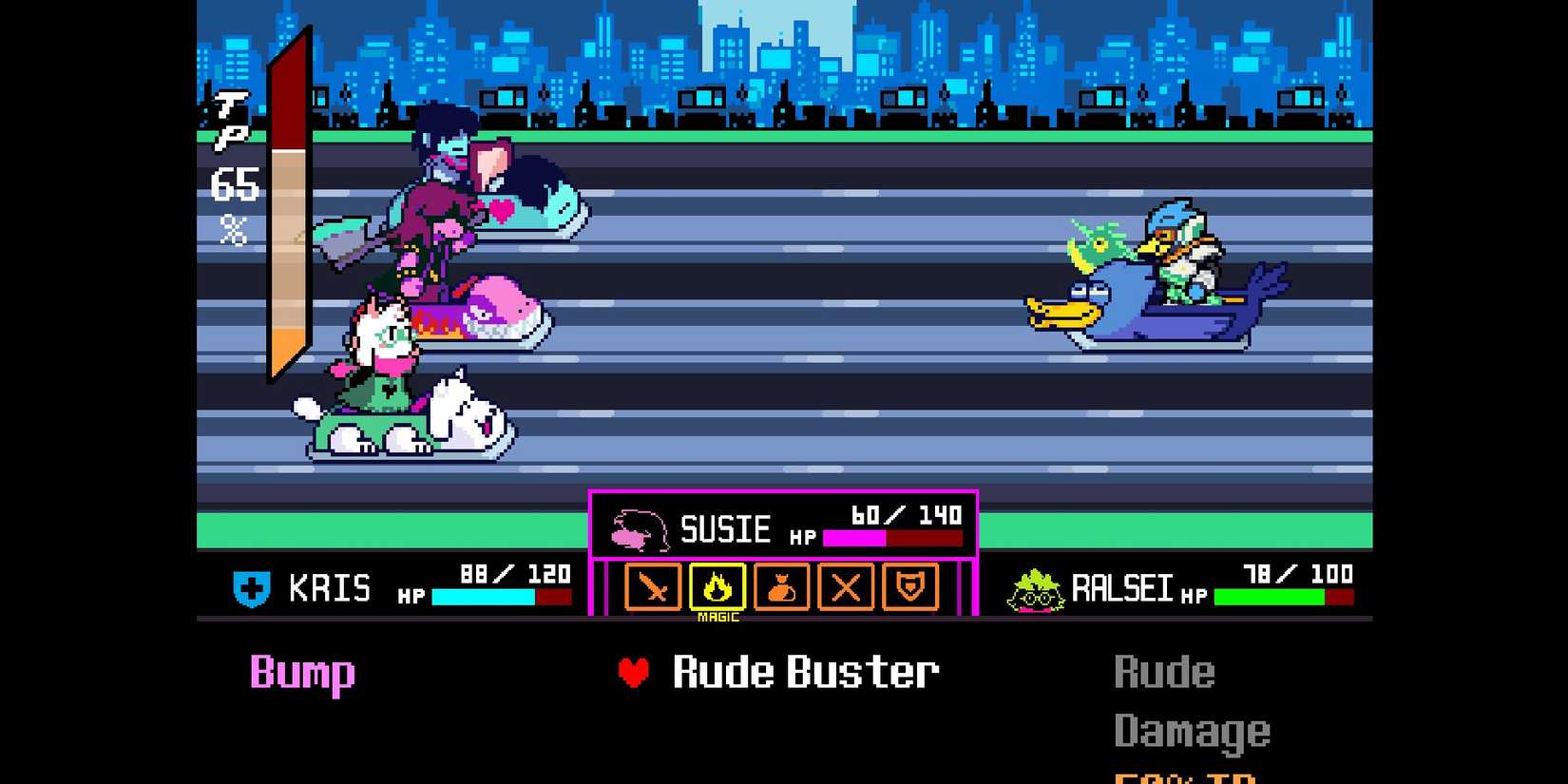The image size is (1568, 784).
Task: Click the X spare icon
Action: click(846, 589)
